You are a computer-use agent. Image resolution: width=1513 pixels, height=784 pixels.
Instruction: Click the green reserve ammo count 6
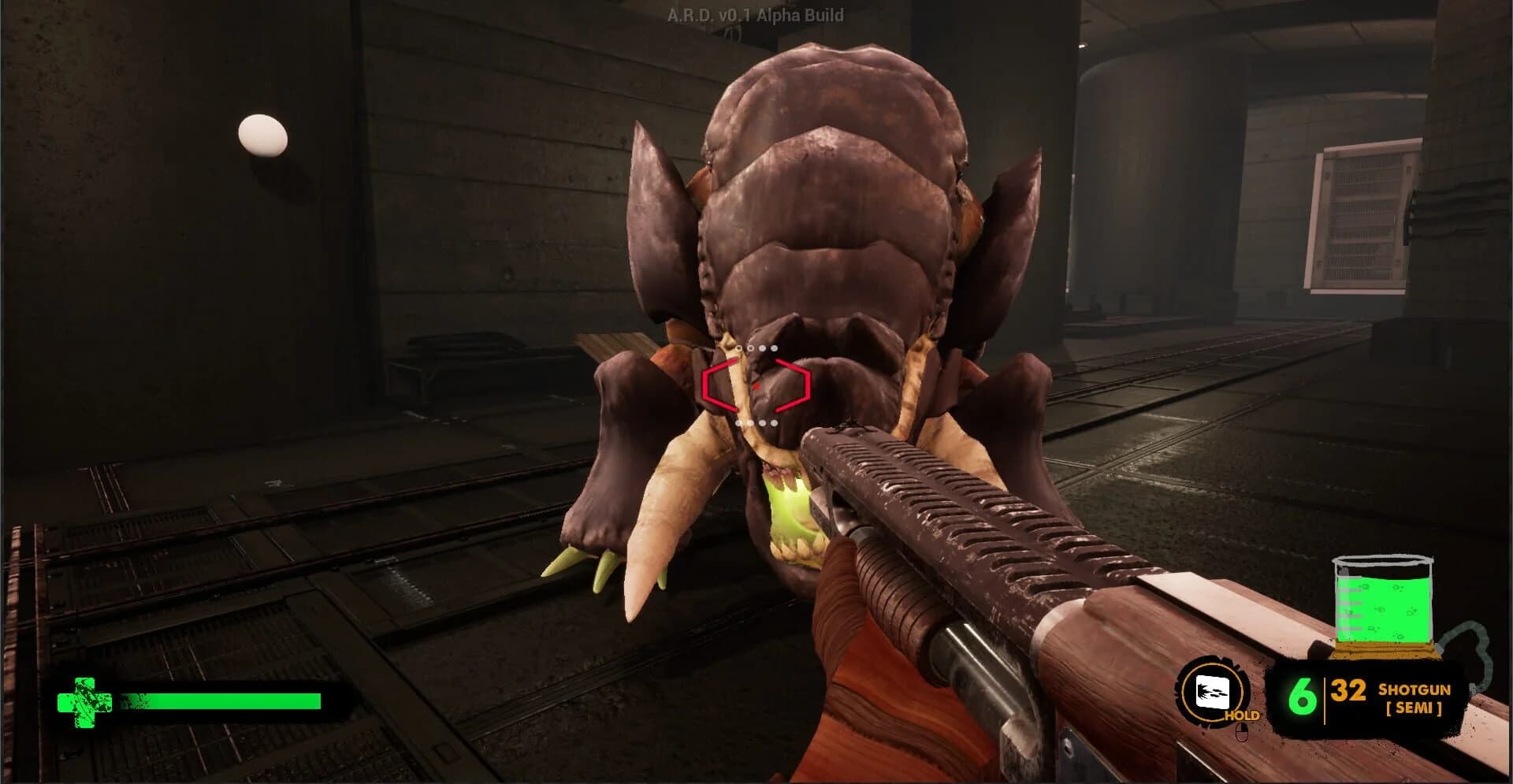[x=1302, y=697]
